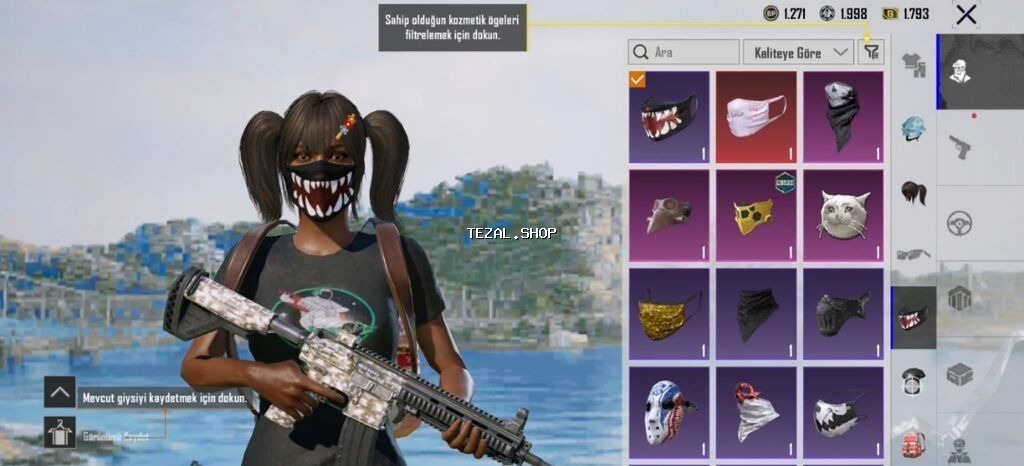Equip the yellow cheese-pattern mask
Image resolution: width=1024 pixels, height=466 pixels.
(x=756, y=215)
